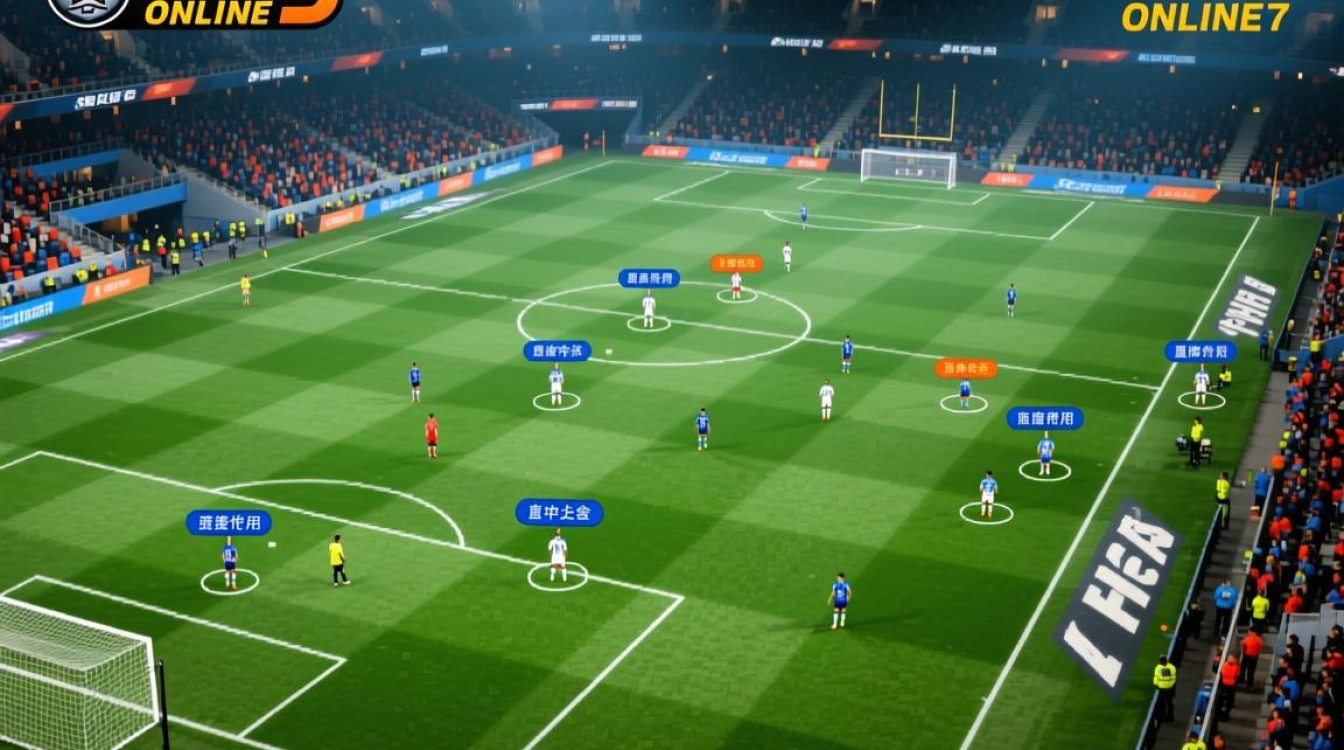
Task: Toggle selection ring under the highlighted striker
Action: [x=649, y=323]
